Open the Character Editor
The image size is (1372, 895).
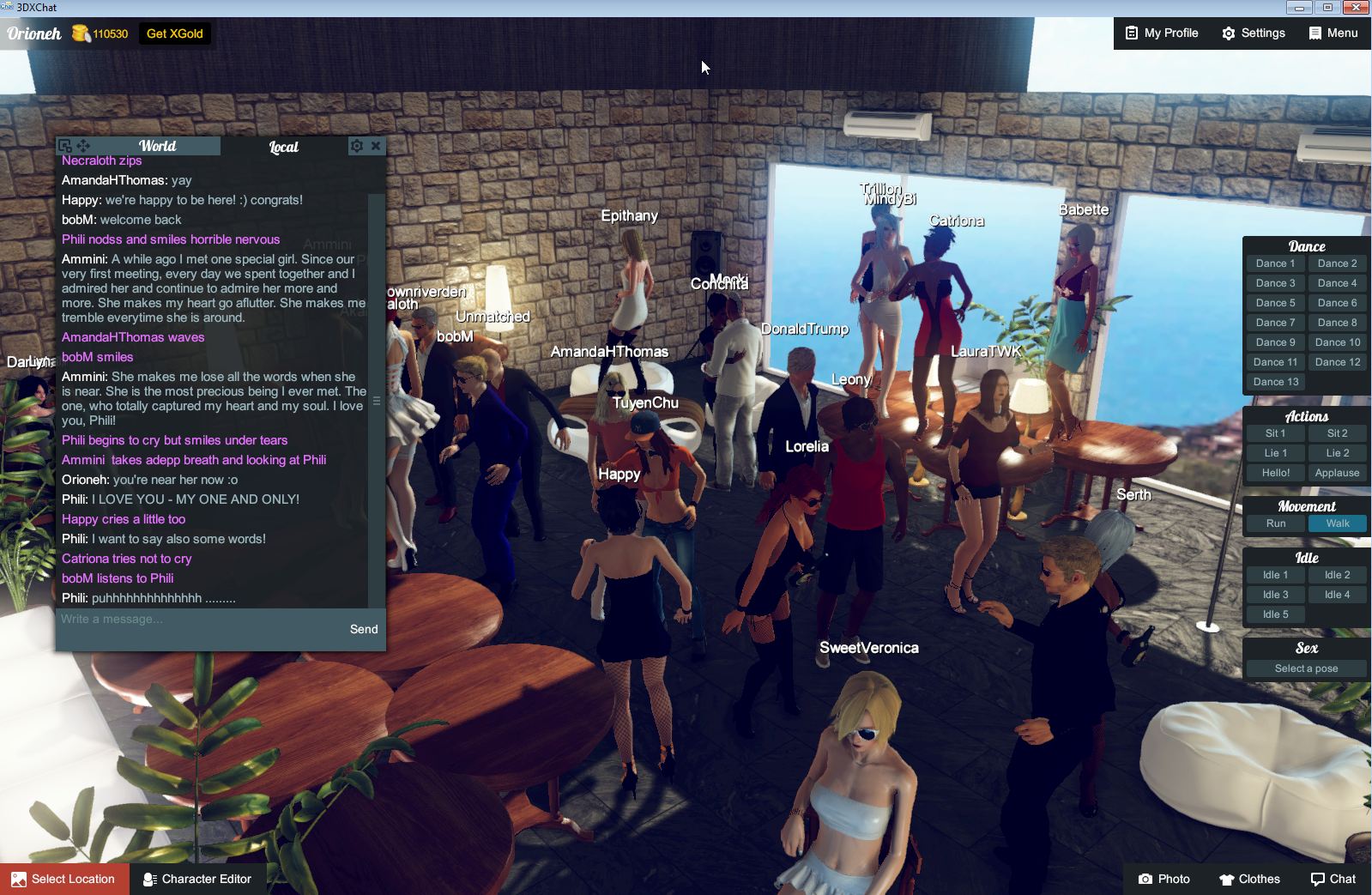pyautogui.click(x=198, y=879)
